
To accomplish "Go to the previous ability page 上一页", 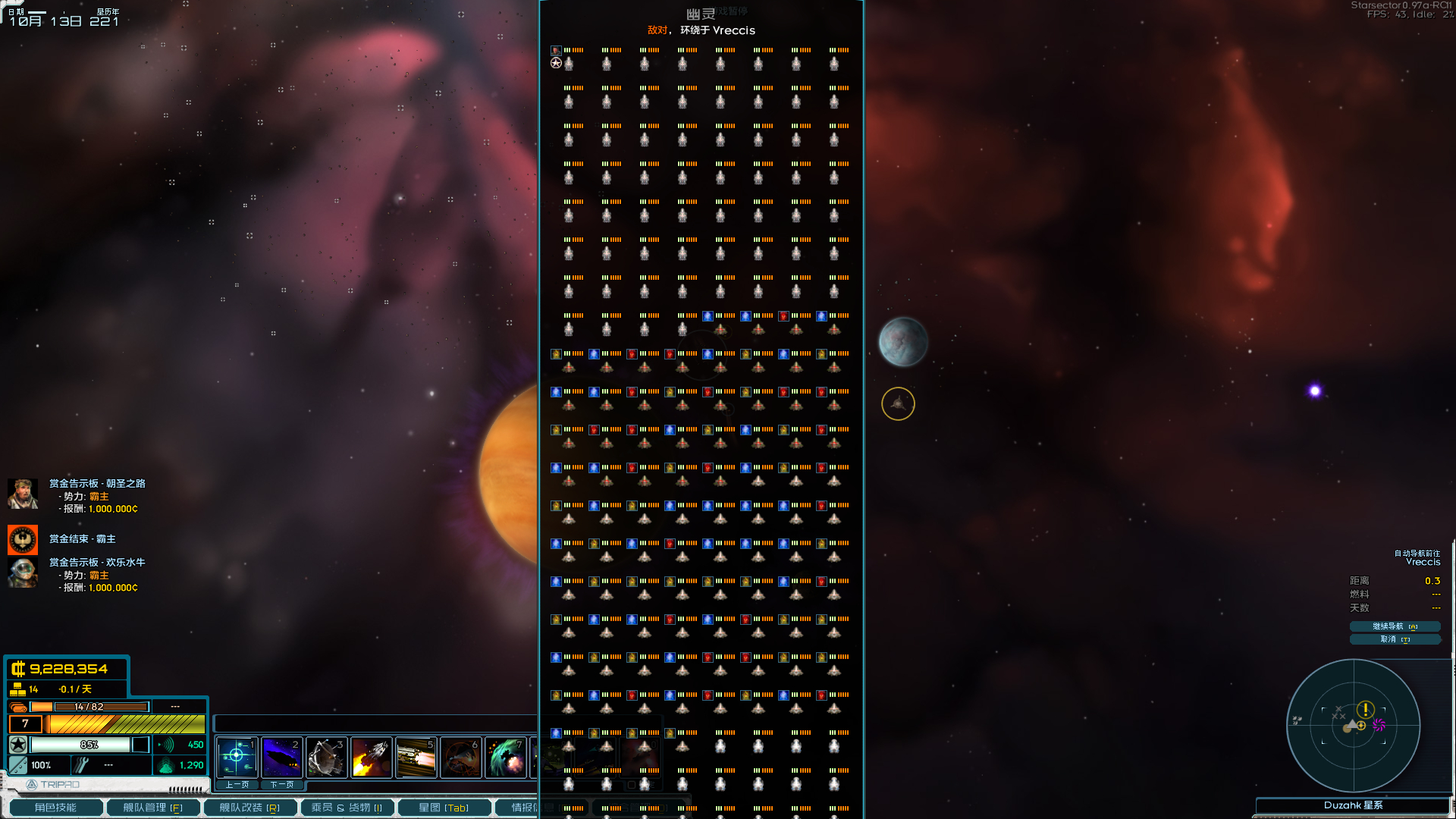I will 236,785.
